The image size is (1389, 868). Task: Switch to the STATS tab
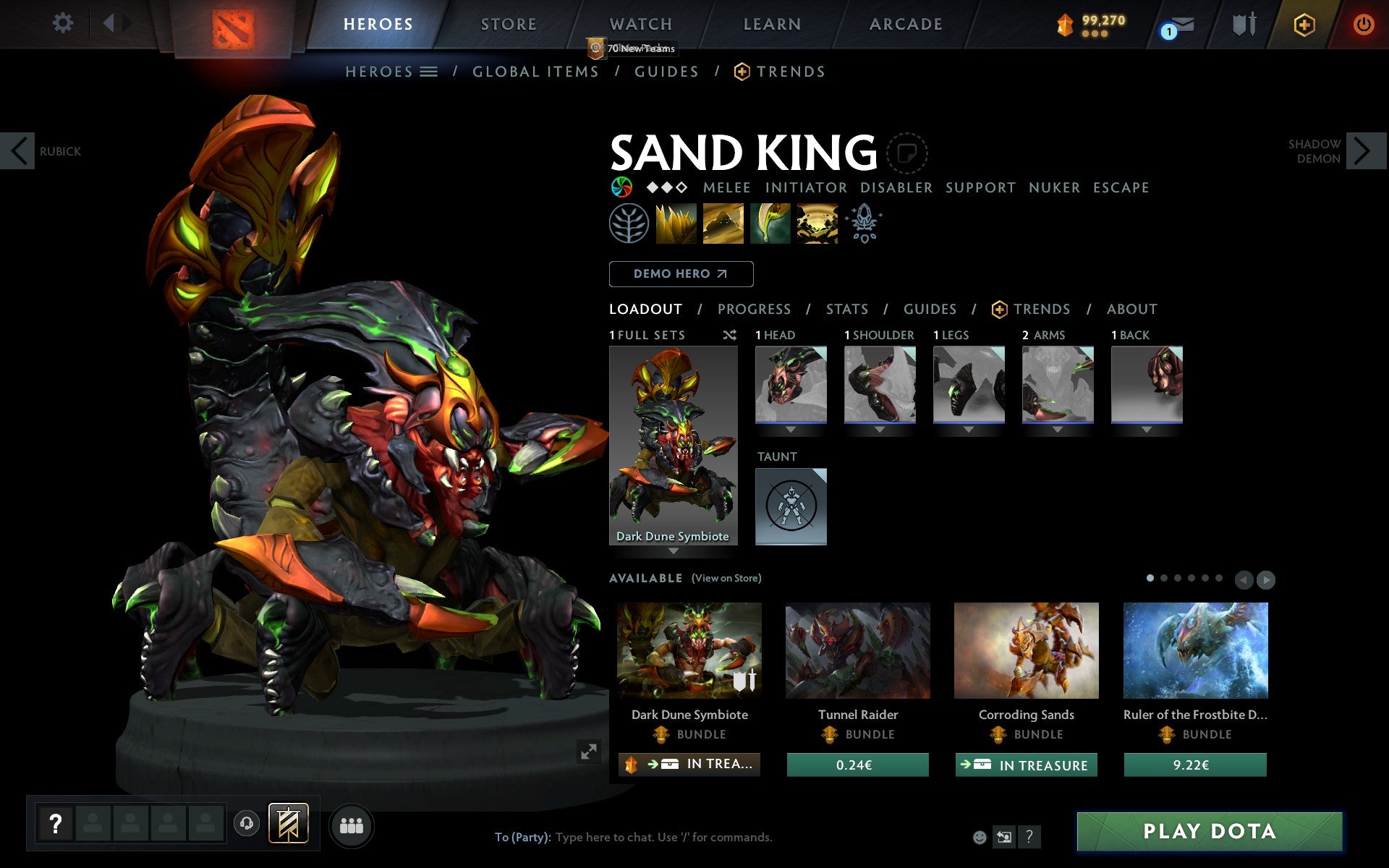click(x=846, y=309)
